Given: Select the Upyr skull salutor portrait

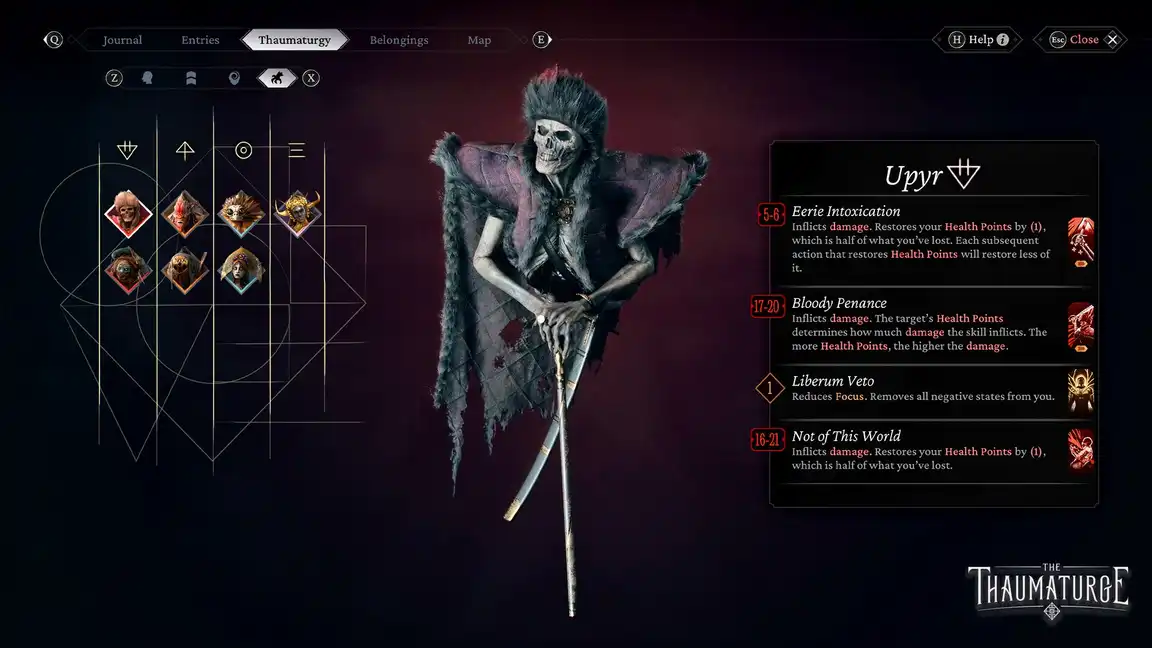Looking at the screenshot, I should pos(128,213).
